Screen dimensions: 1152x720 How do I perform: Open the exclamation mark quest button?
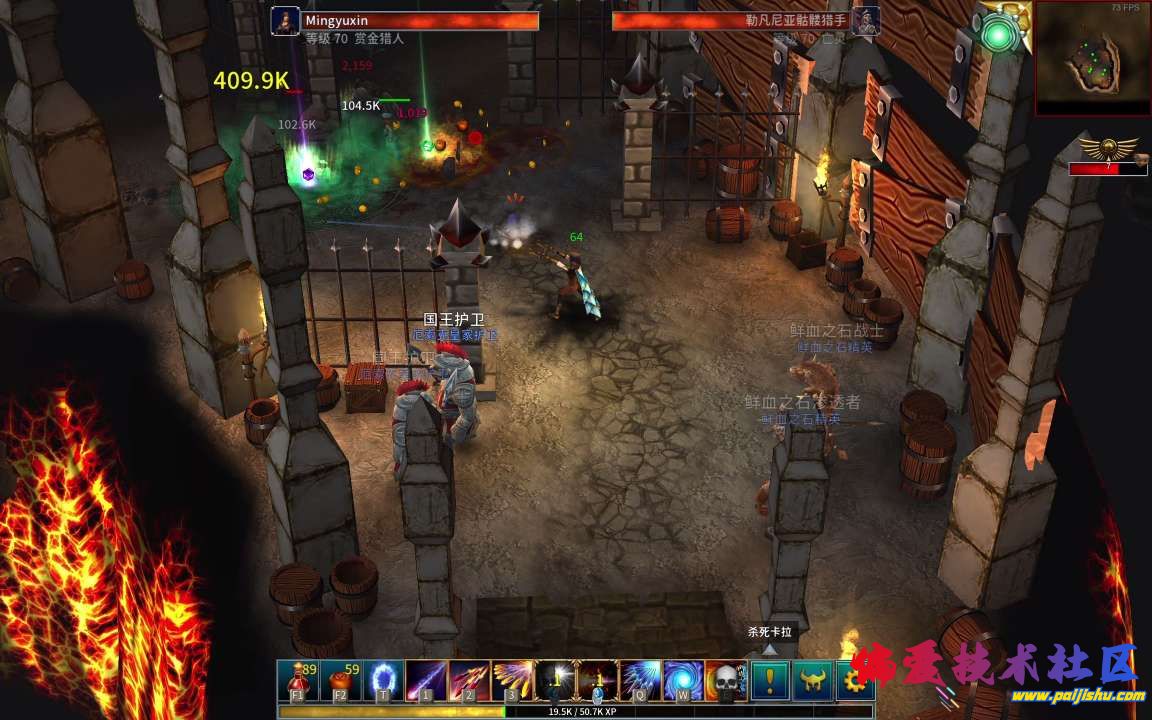(x=771, y=680)
